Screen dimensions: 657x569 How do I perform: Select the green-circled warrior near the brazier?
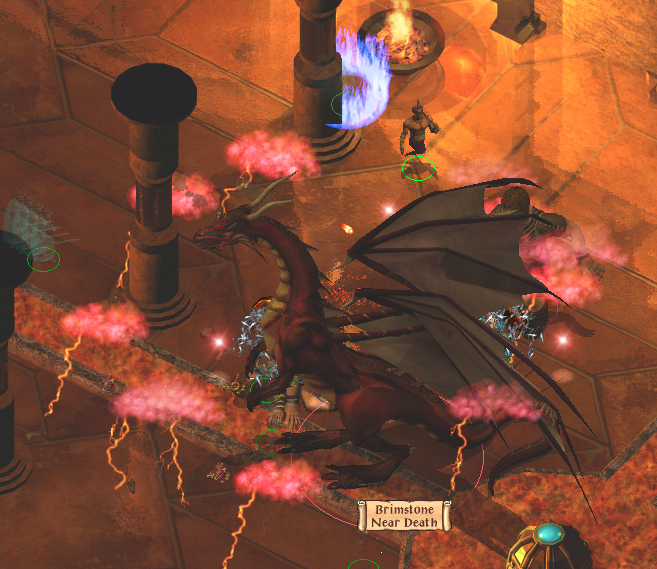click(x=418, y=140)
